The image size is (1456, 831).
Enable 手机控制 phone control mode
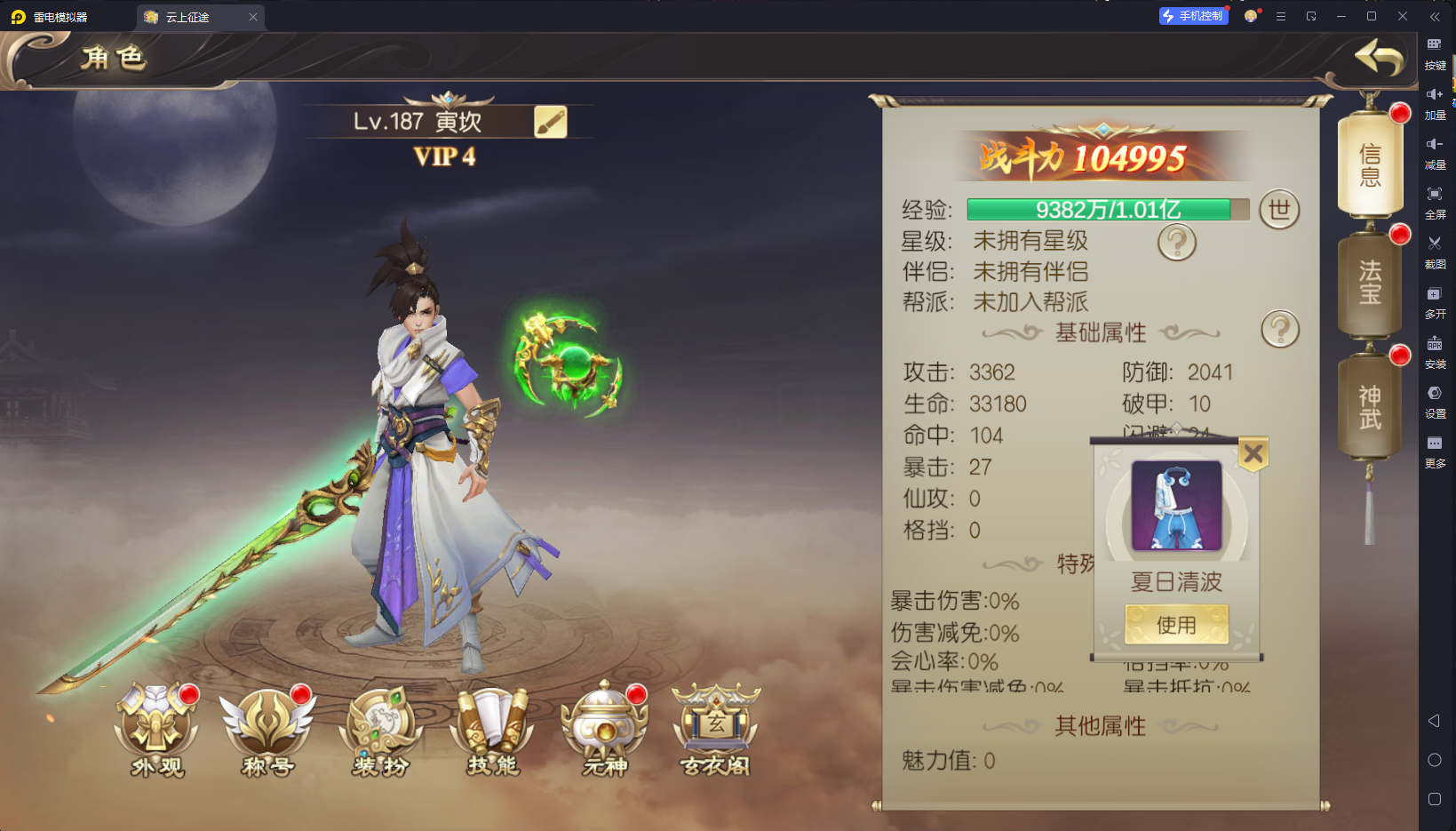tap(1193, 15)
